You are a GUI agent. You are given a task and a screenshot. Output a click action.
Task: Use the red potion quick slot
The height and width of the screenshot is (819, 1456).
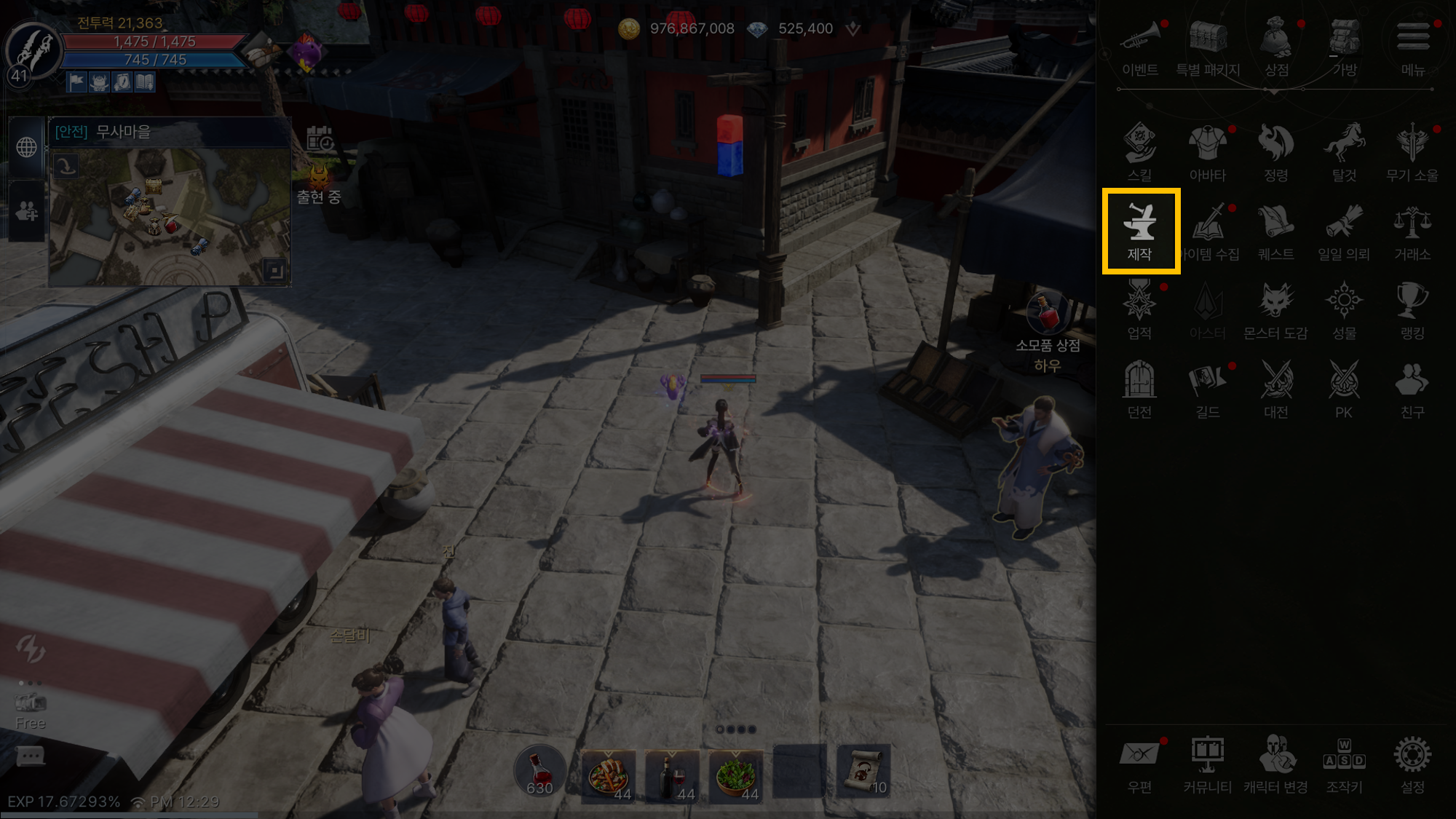(x=539, y=772)
